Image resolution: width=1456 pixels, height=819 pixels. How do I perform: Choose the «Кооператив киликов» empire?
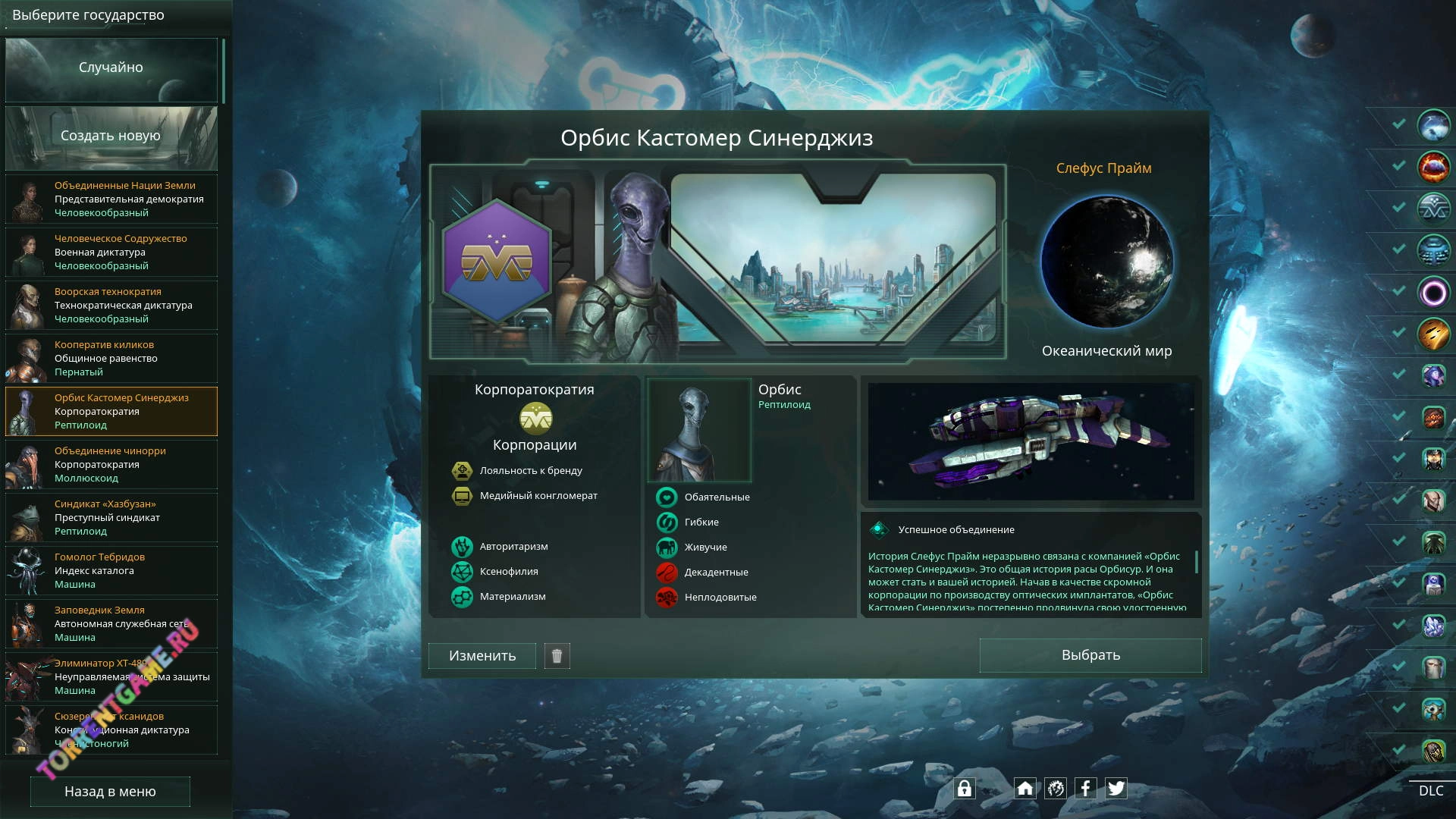click(111, 359)
